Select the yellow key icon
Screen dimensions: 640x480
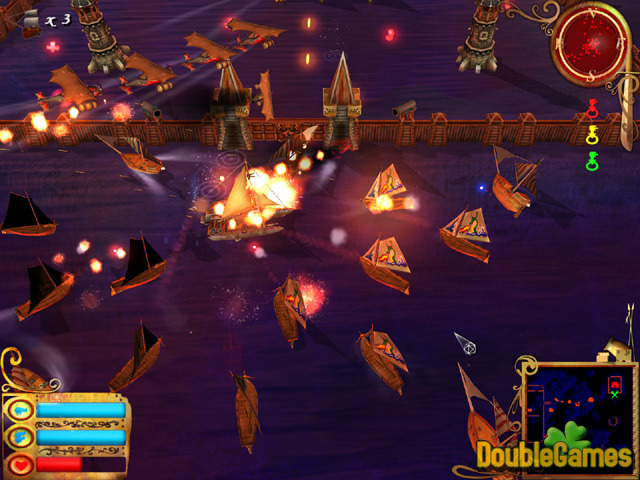(x=592, y=134)
